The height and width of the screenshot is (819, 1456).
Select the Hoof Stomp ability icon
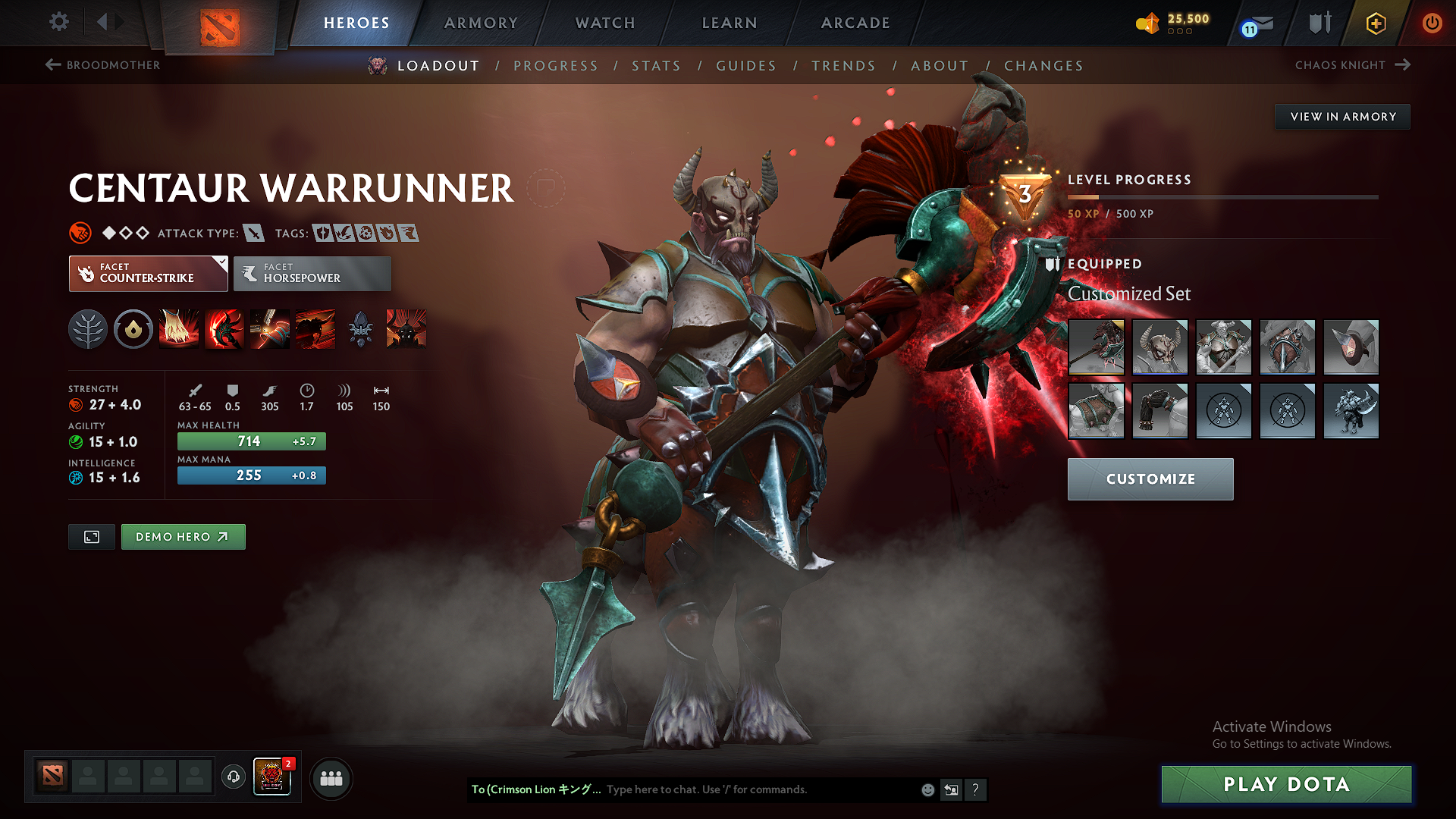click(x=179, y=329)
